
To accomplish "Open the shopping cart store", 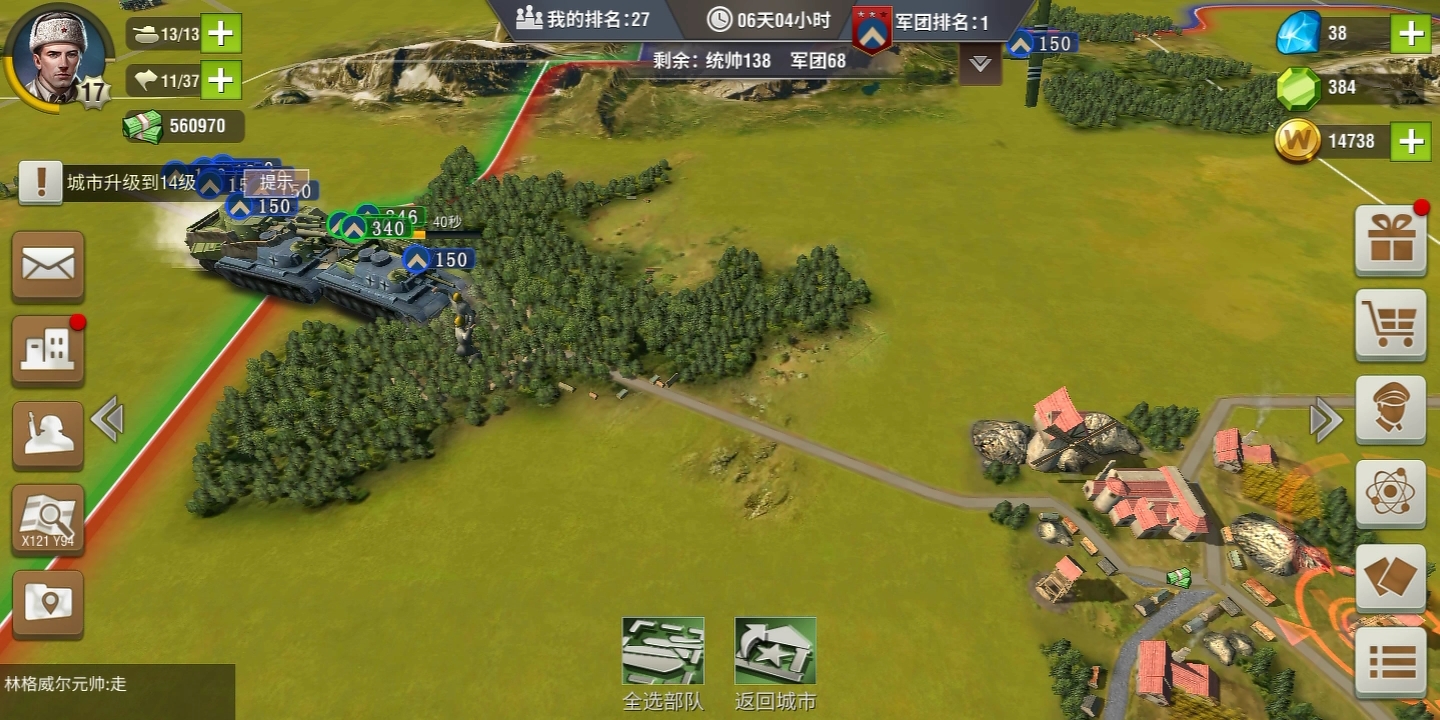I will point(1390,325).
